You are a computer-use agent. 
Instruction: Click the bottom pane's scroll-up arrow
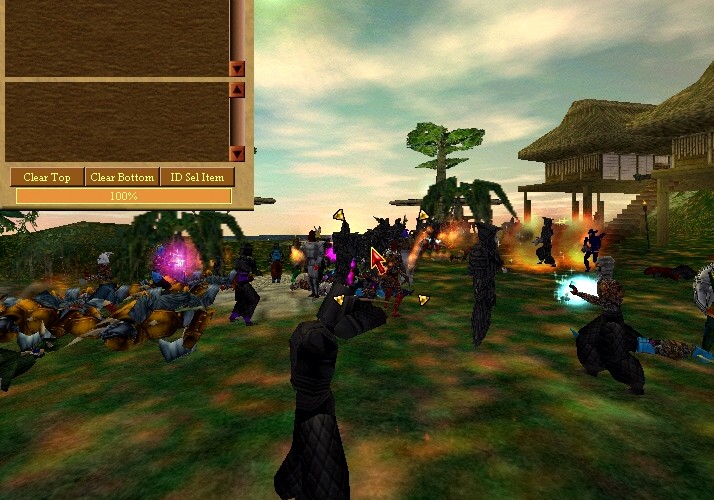click(237, 89)
